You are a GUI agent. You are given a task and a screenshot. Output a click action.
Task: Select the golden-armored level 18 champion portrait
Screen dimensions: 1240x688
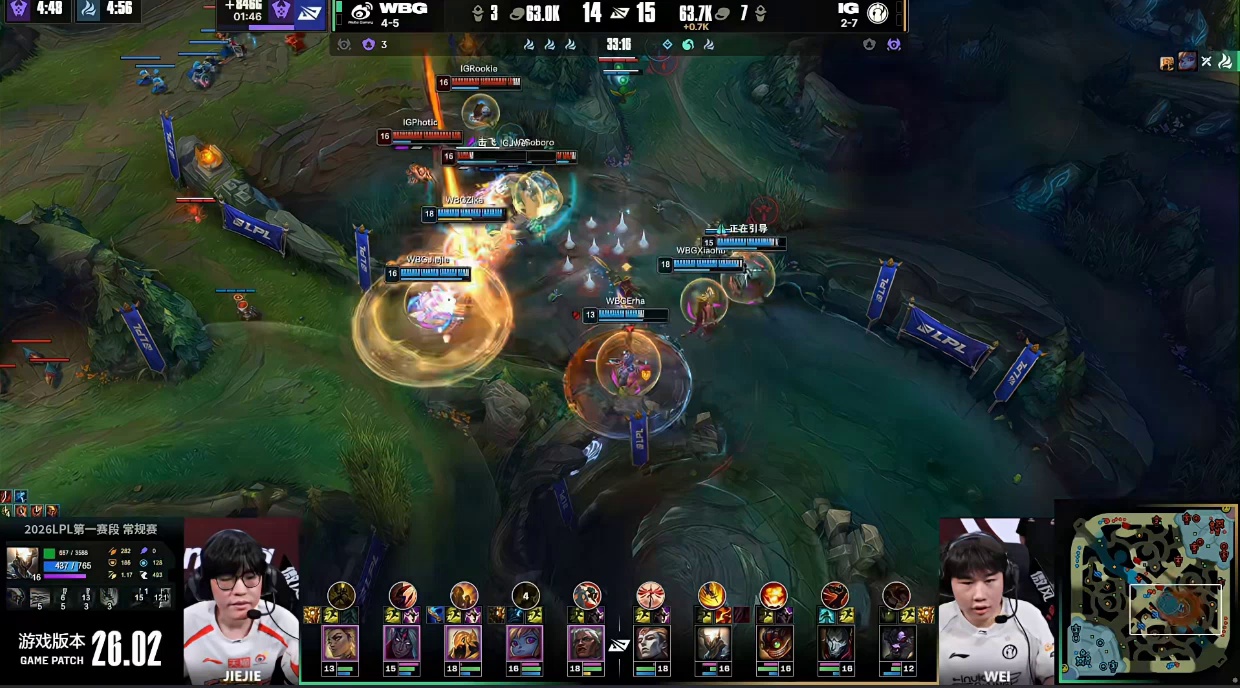pos(463,643)
